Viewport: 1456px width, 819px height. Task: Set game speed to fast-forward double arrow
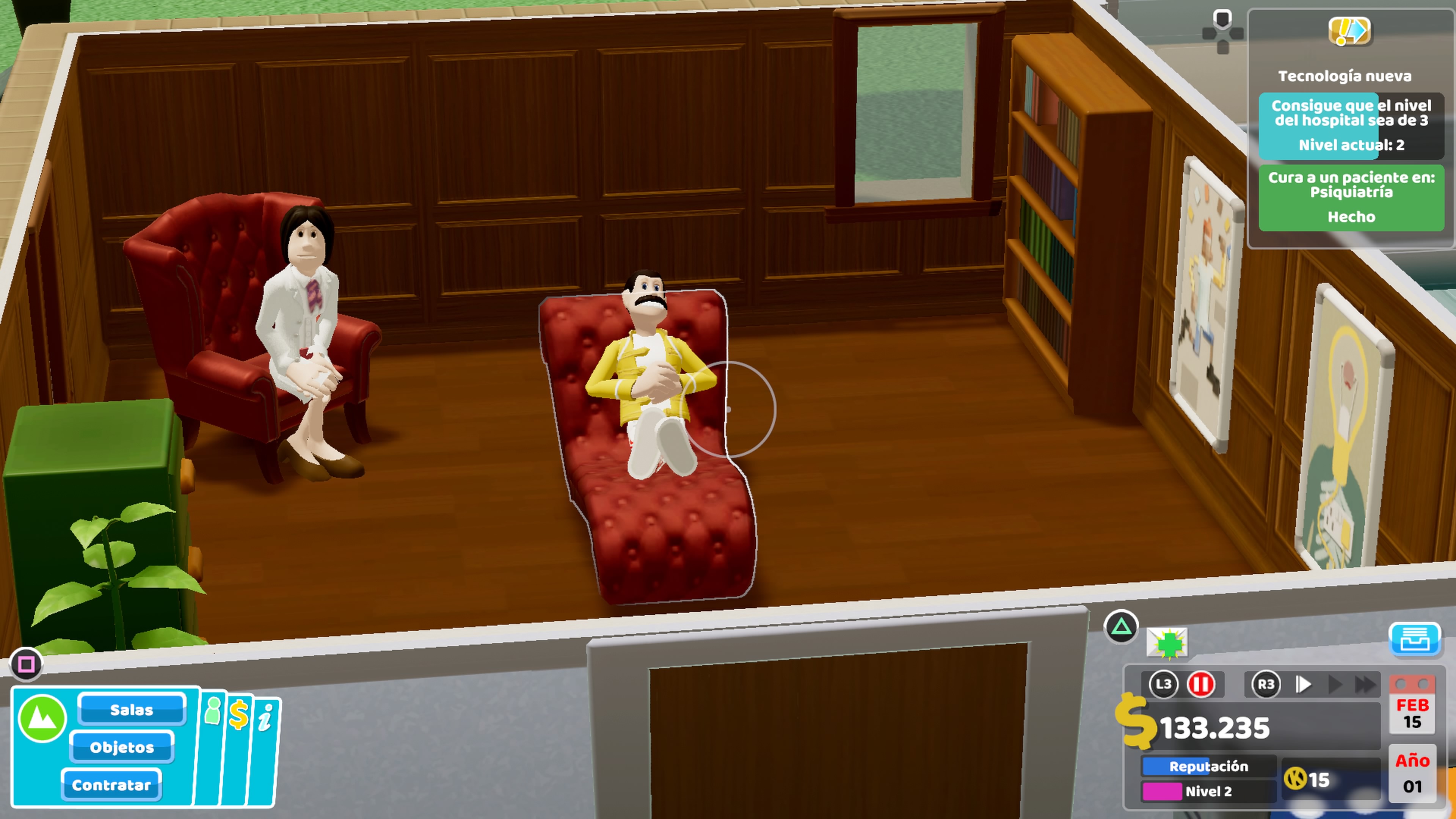click(x=1365, y=684)
